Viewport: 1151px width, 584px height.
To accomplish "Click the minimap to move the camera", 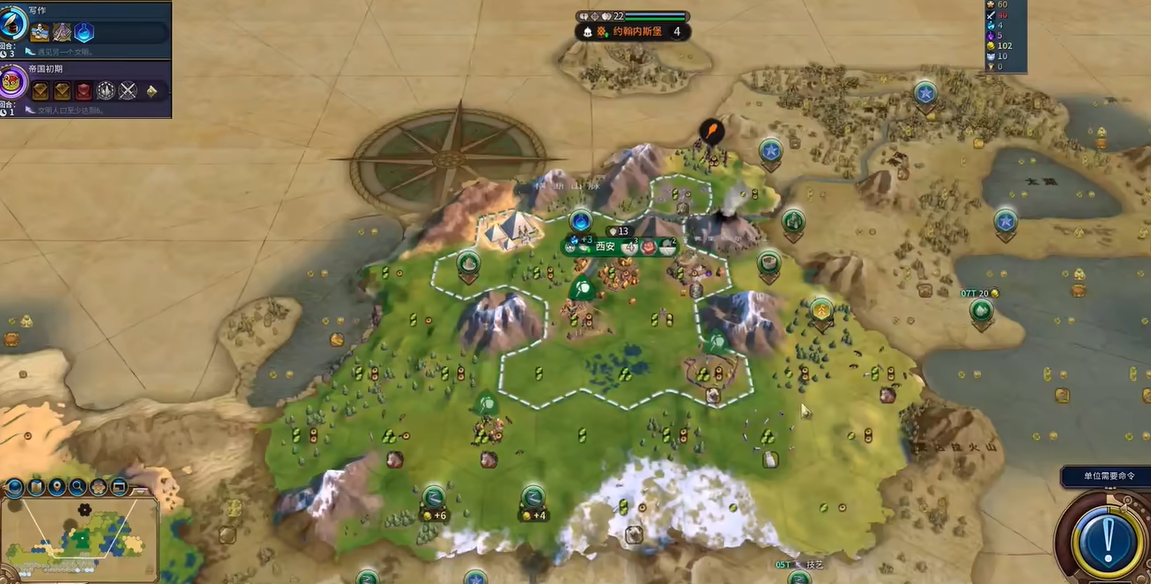I will click(80, 540).
